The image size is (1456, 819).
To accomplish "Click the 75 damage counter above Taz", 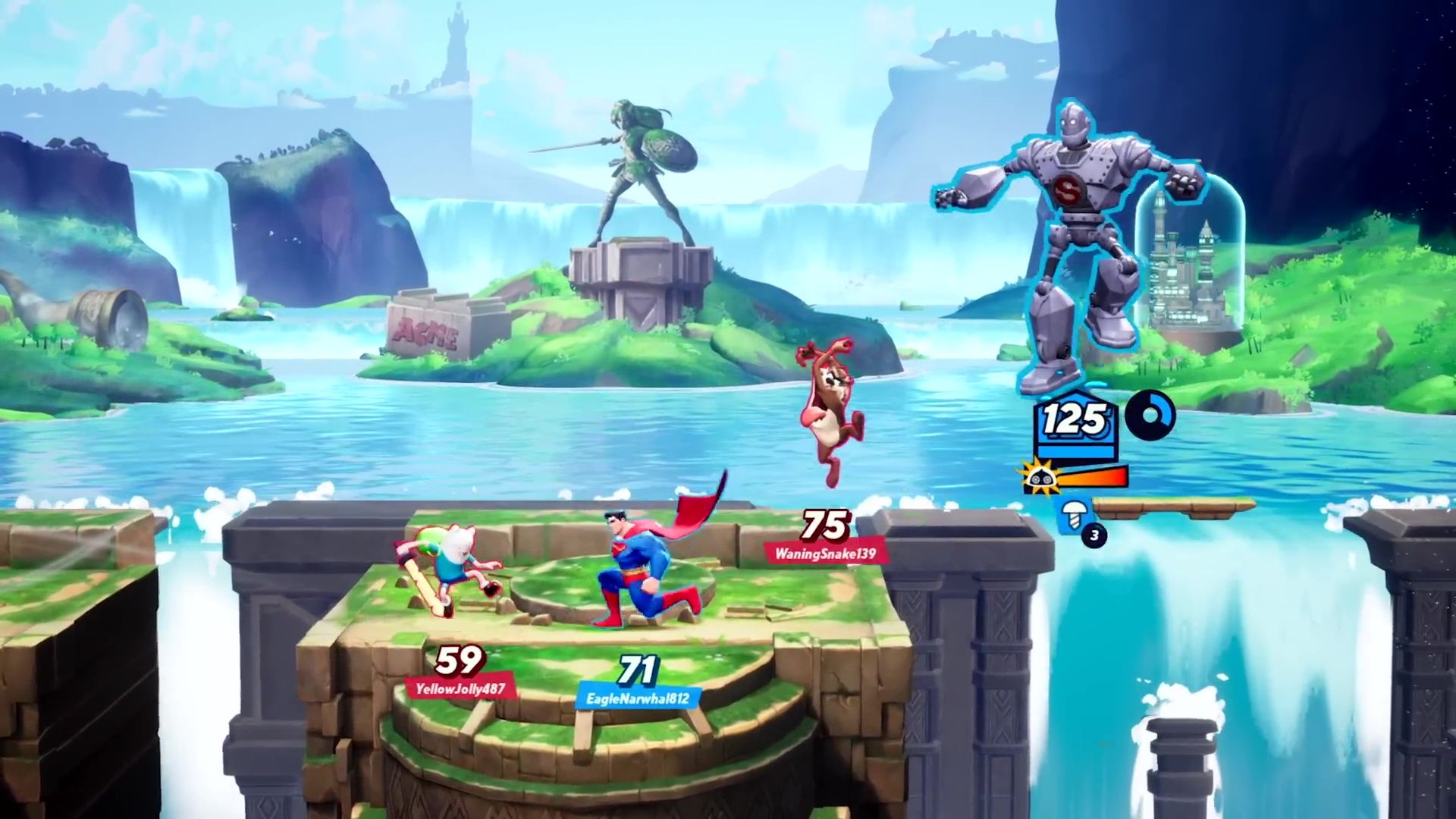I will tap(826, 526).
